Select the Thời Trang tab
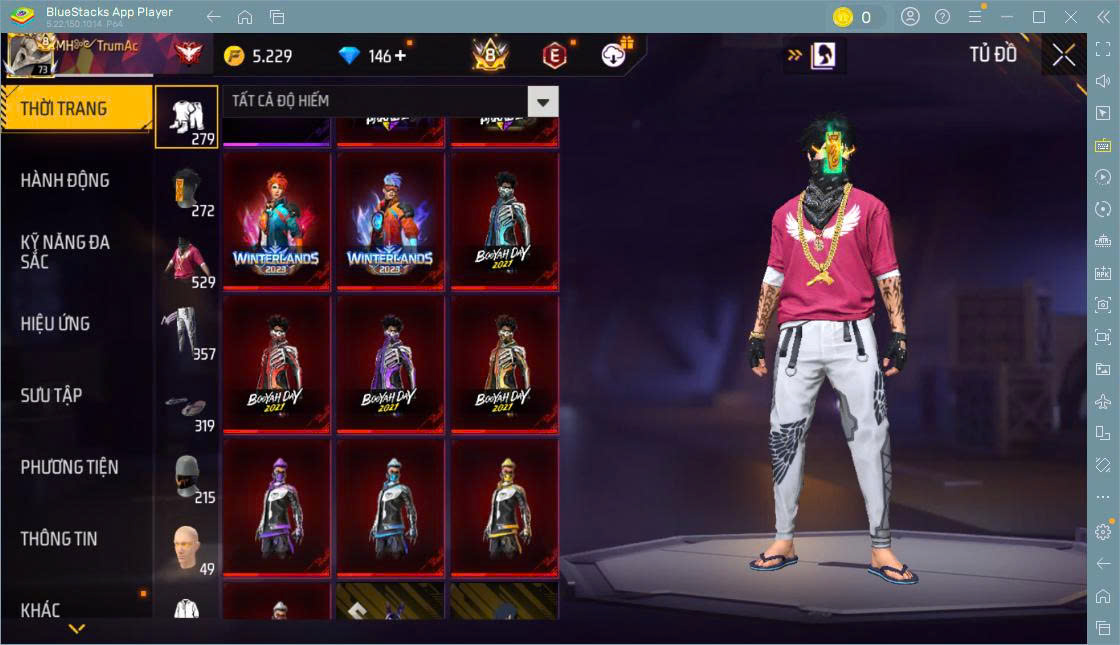The height and width of the screenshot is (645, 1120). [75, 109]
